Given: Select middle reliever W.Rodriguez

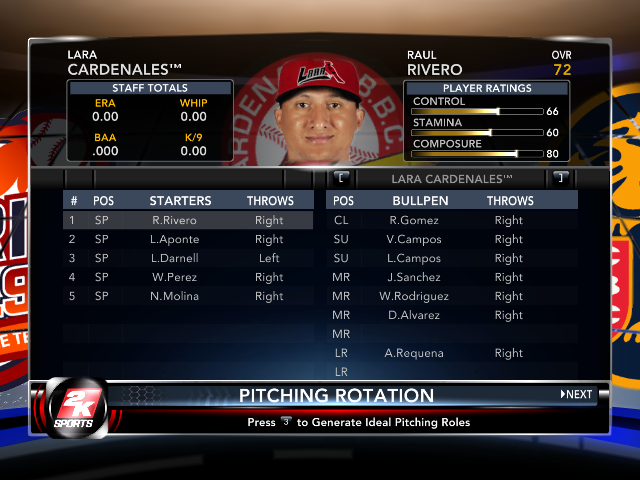Looking at the screenshot, I should point(452,296).
